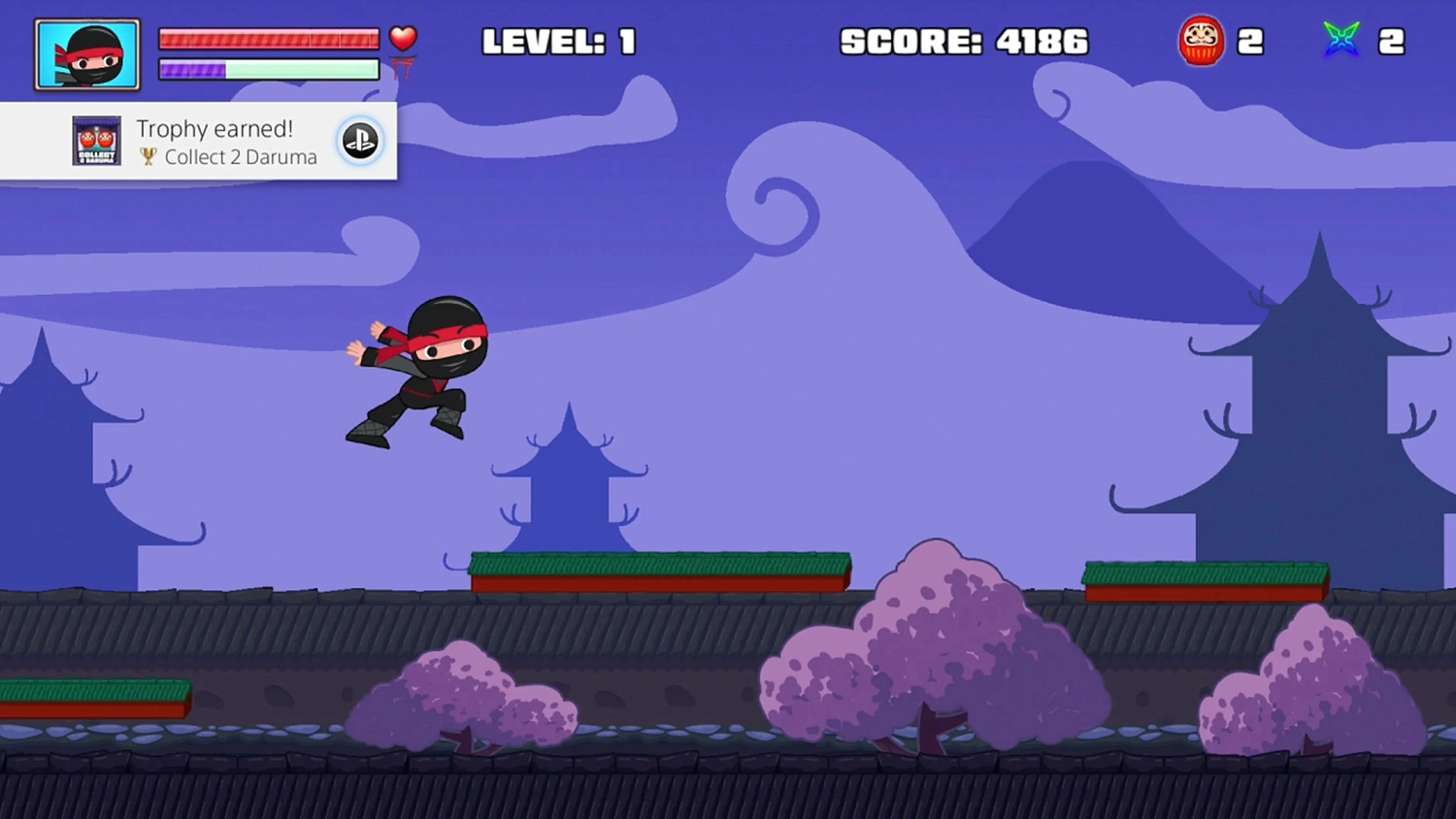Click the Collect 2 Daruma trophy badge icon
Screen dimensions: 1456x819
click(x=94, y=141)
